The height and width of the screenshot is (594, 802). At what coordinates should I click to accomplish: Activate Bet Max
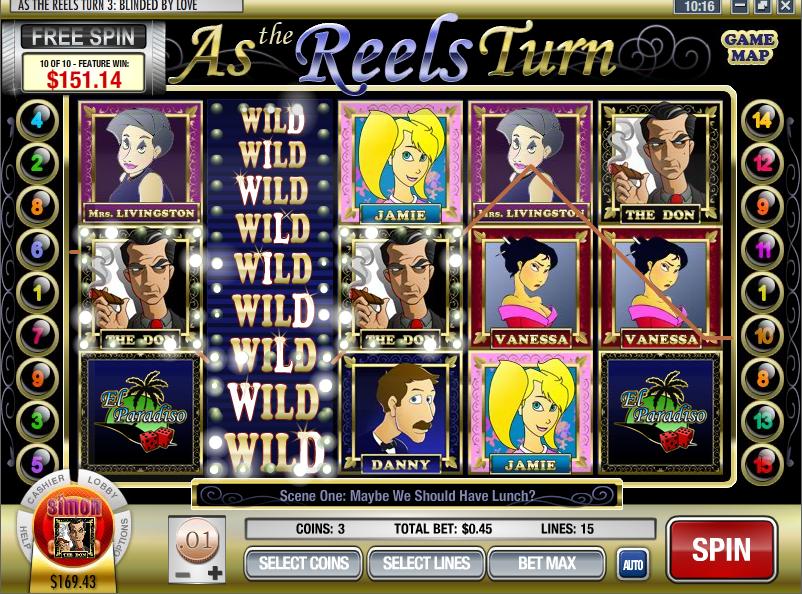click(x=546, y=563)
